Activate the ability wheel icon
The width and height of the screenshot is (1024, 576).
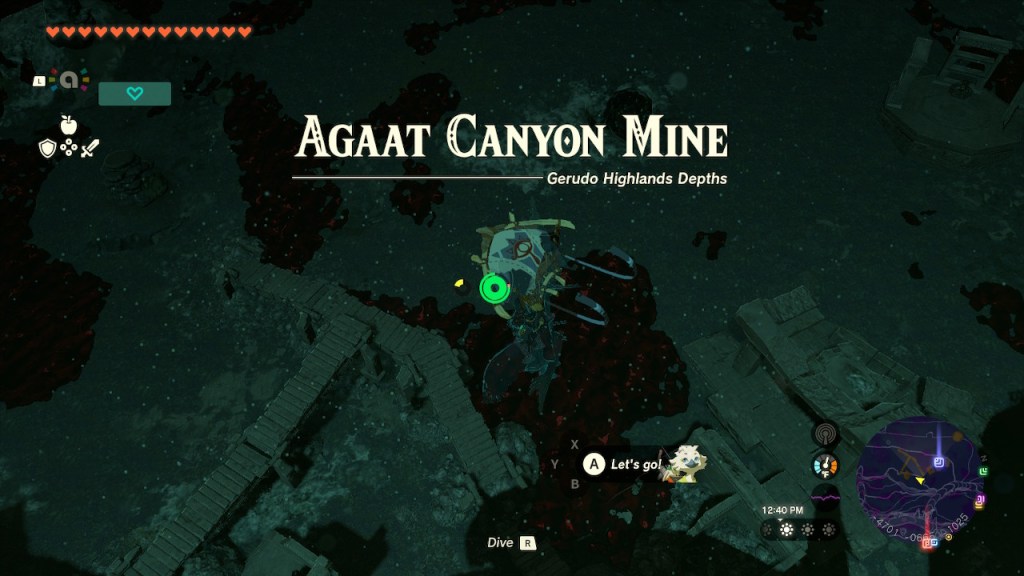(68, 81)
